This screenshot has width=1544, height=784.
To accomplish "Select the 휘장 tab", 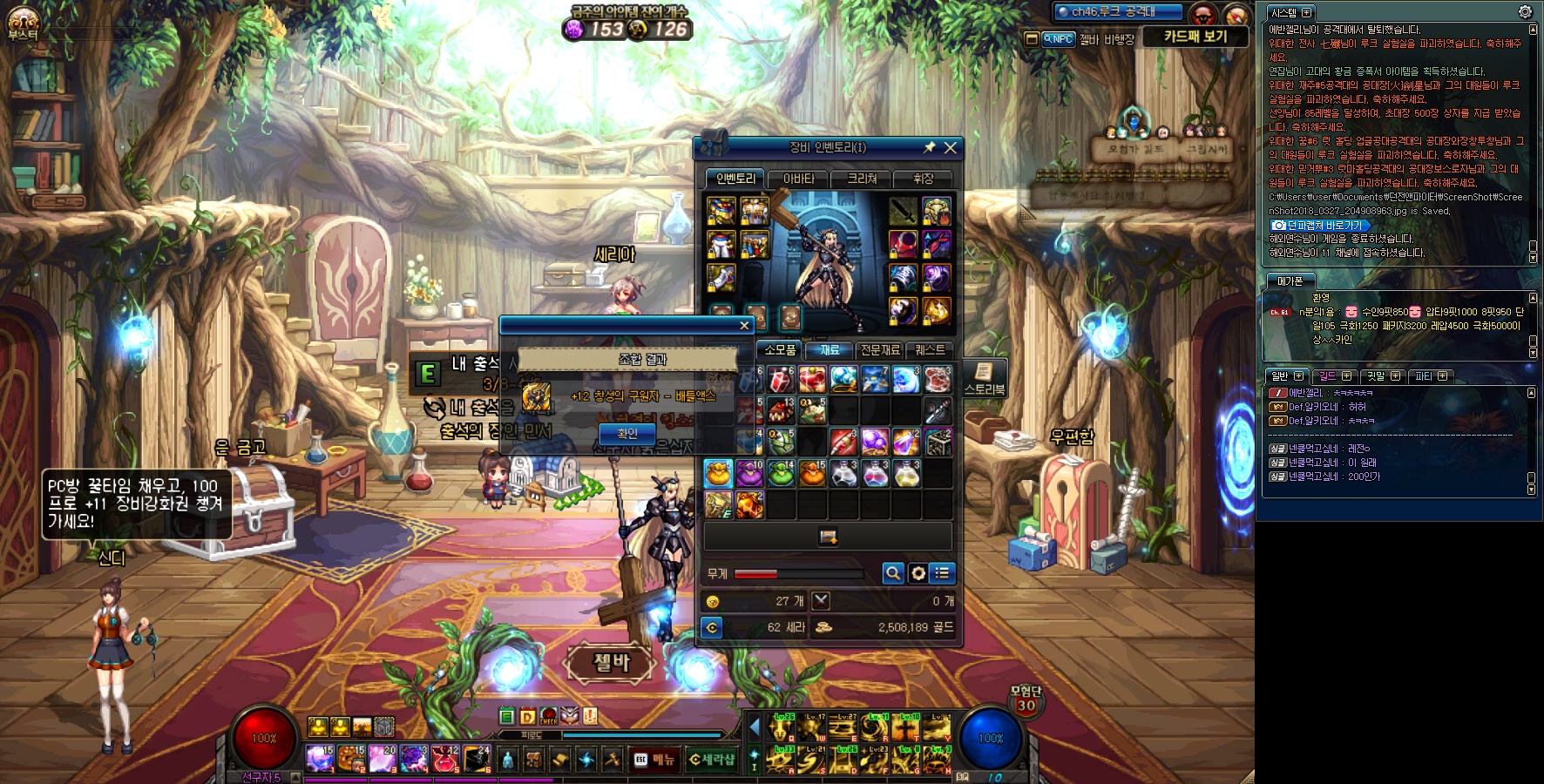I will pos(923,179).
